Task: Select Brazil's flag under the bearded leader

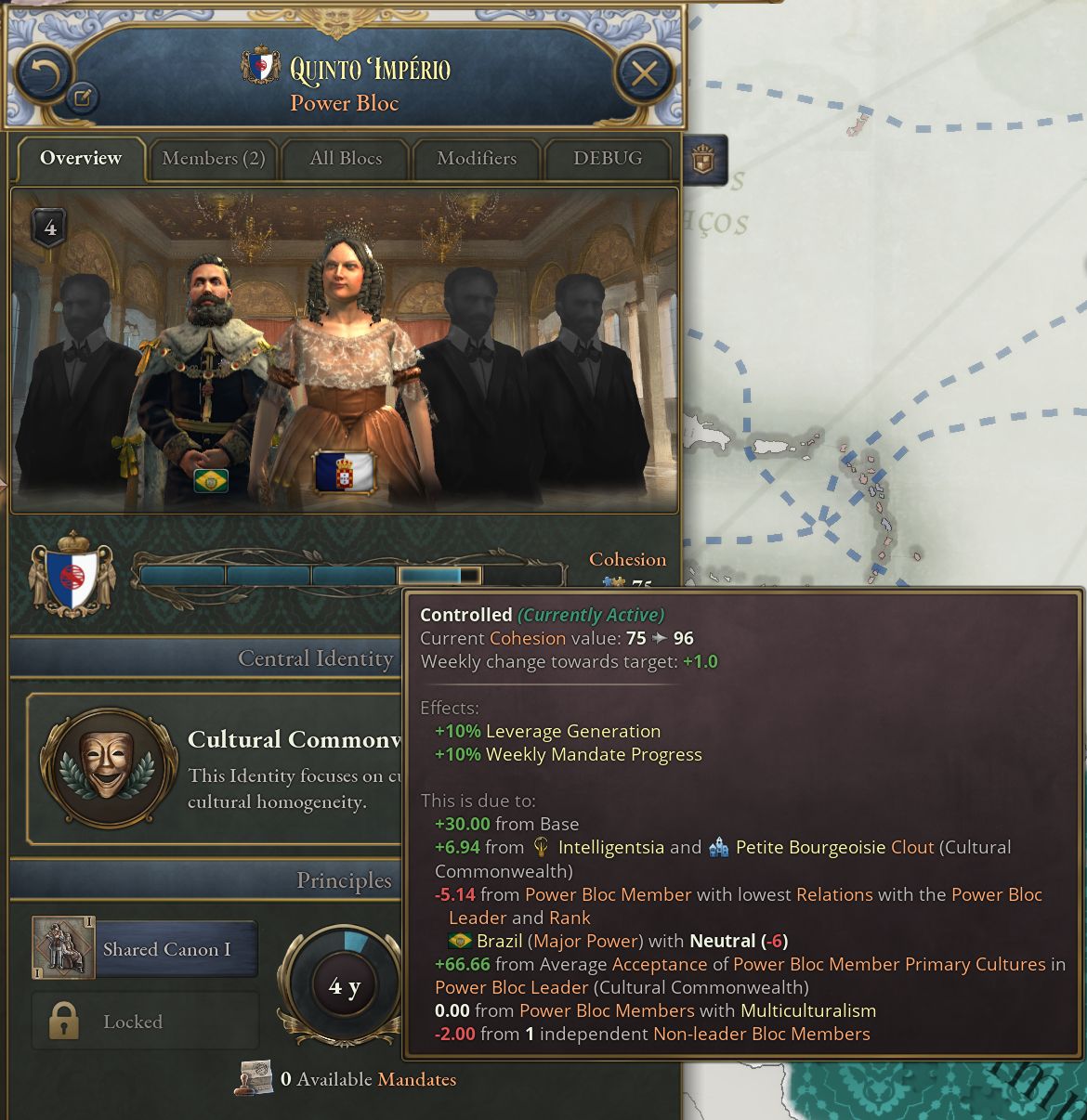Action: pyautogui.click(x=211, y=480)
